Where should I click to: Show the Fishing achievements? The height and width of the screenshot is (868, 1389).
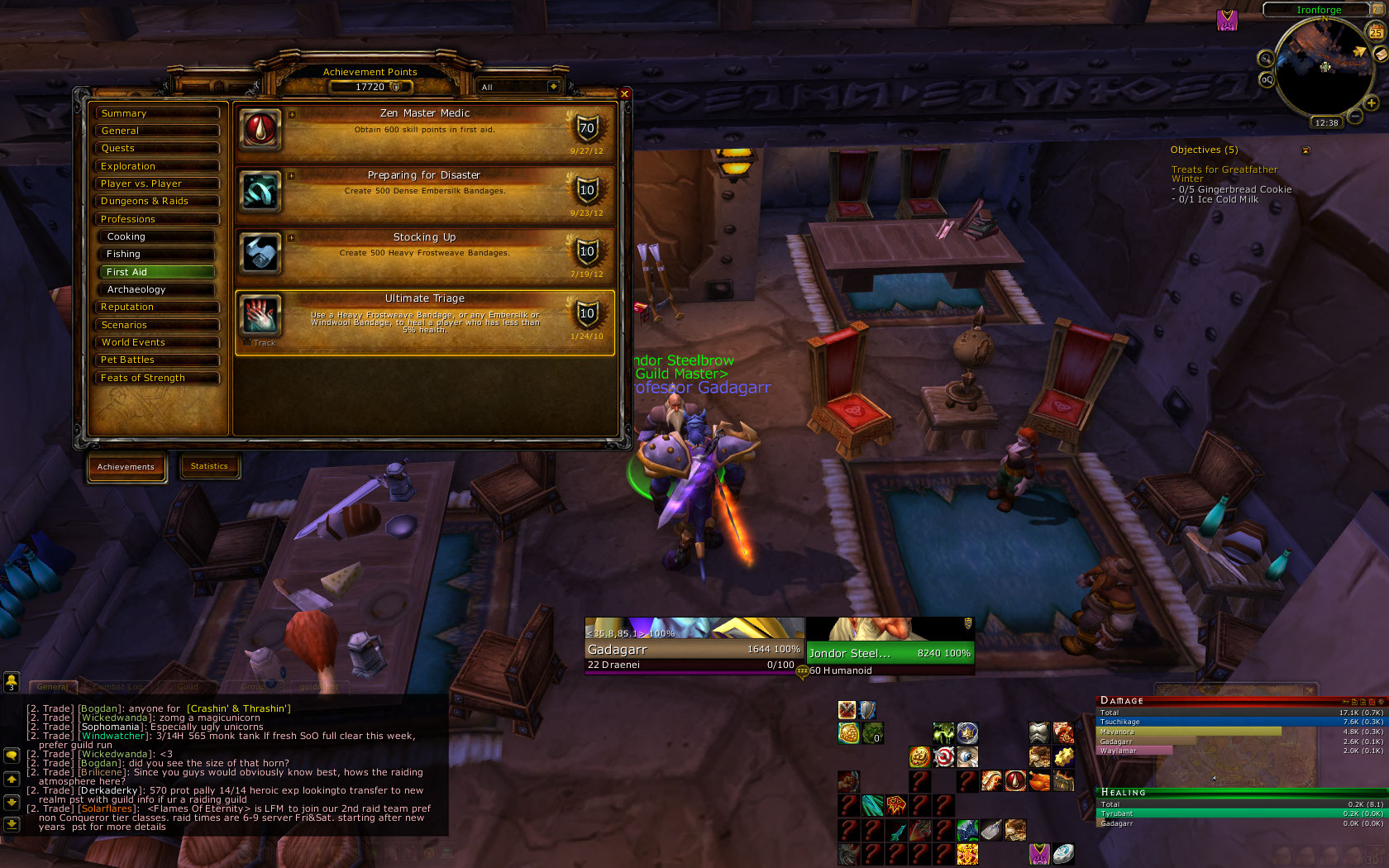159,254
